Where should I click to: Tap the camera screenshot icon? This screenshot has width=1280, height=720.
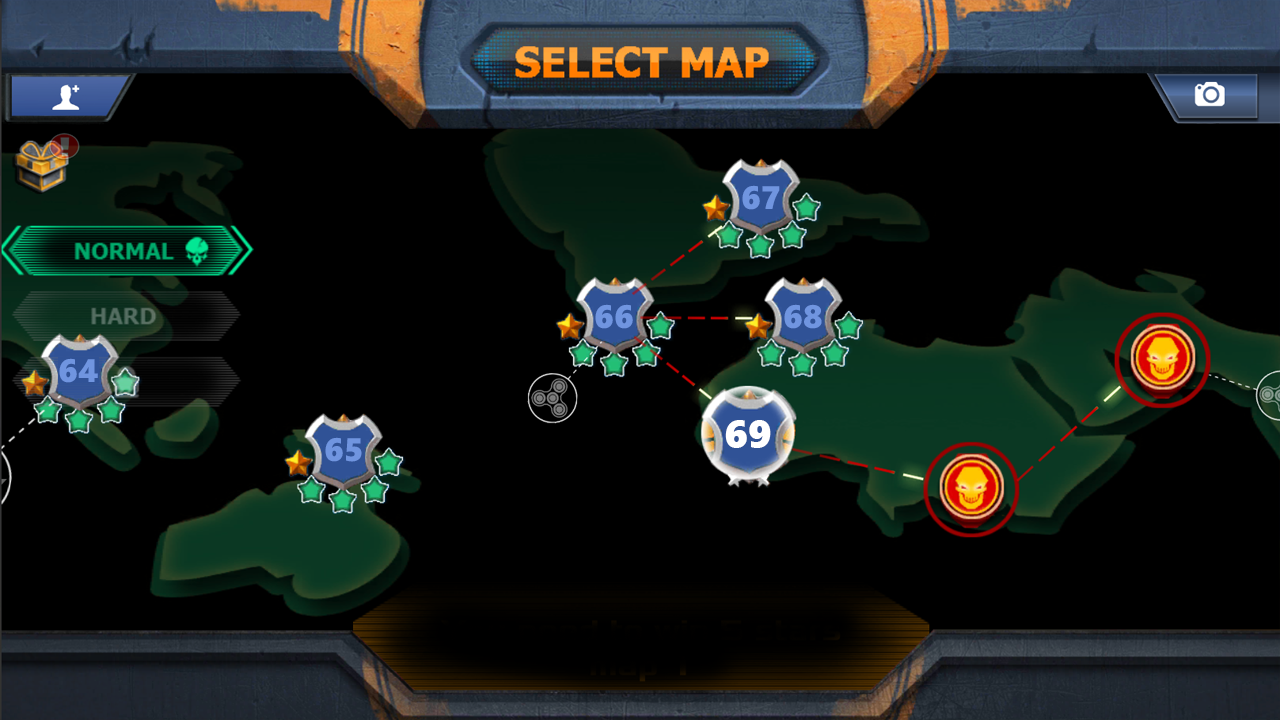coord(1211,94)
